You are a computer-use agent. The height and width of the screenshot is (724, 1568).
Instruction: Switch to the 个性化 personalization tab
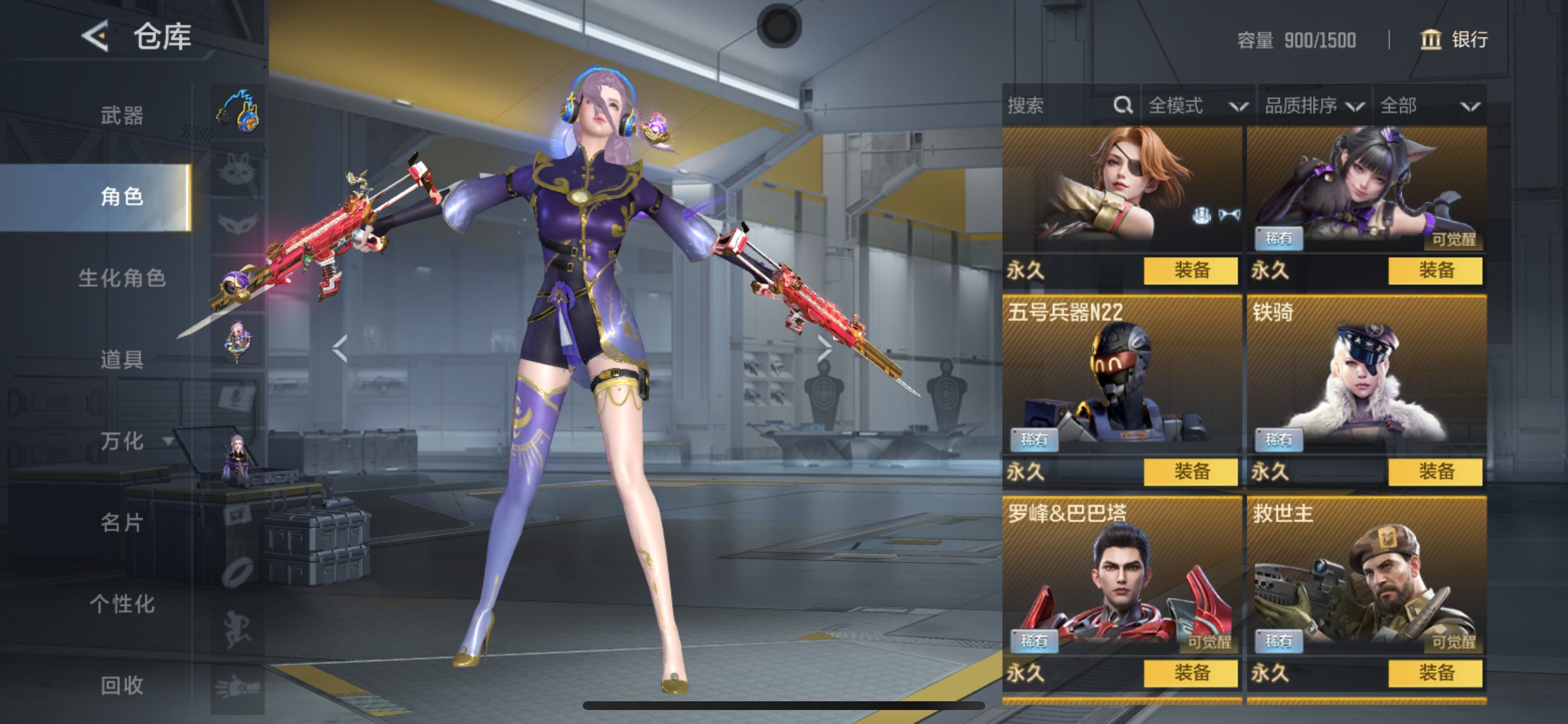pyautogui.click(x=122, y=603)
